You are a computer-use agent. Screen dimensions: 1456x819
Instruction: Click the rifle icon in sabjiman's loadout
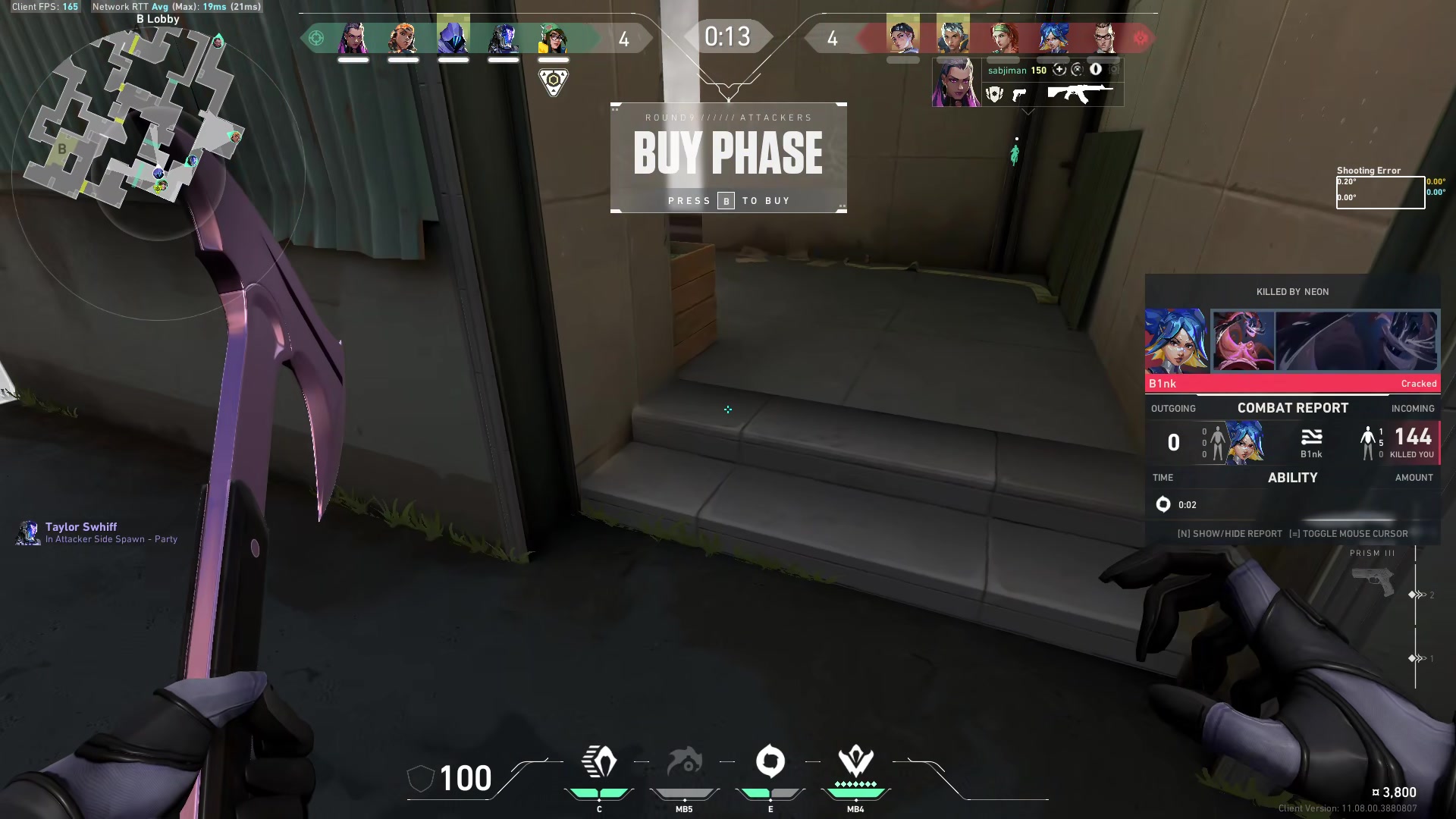(1080, 94)
